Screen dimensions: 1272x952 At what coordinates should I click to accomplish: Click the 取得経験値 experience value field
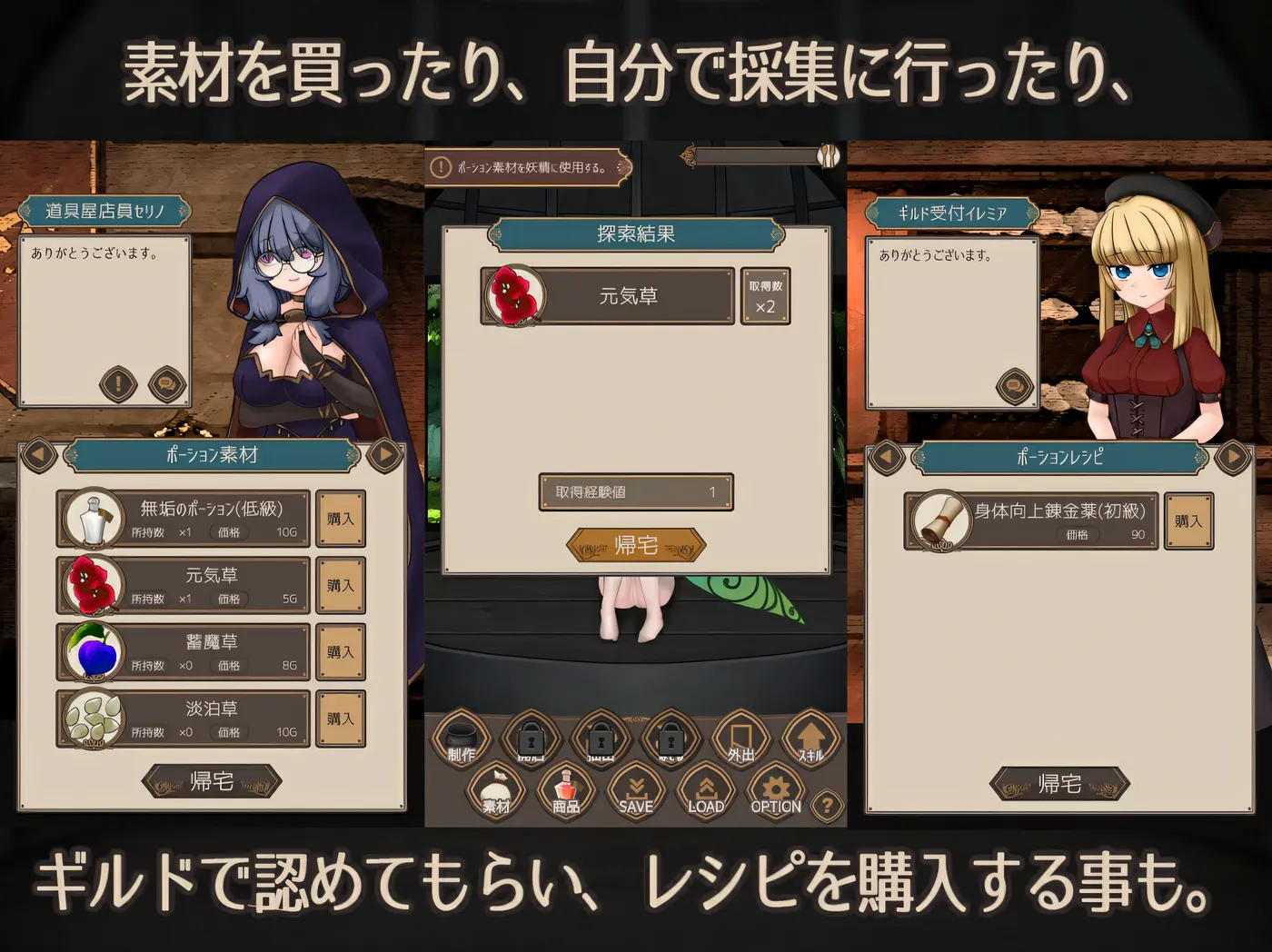click(x=634, y=491)
